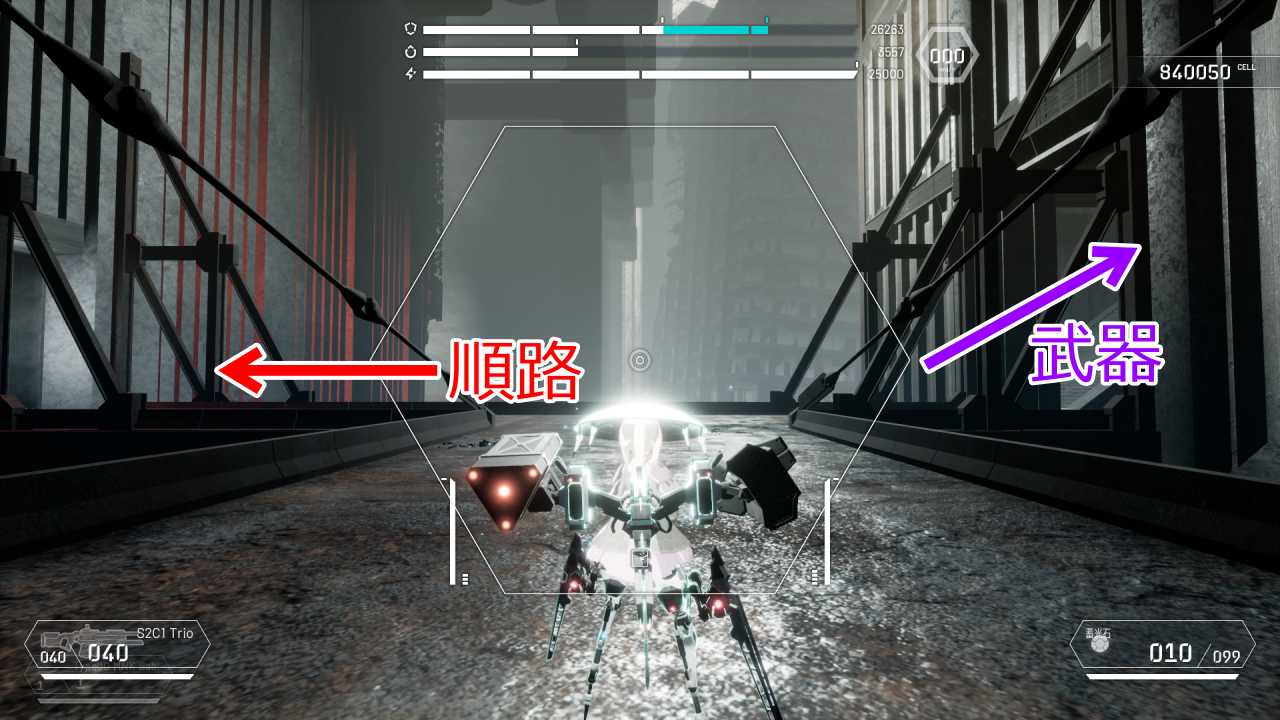Toggle the white durability notch on the energy gauge
The height and width of the screenshot is (720, 1280).
point(856,63)
